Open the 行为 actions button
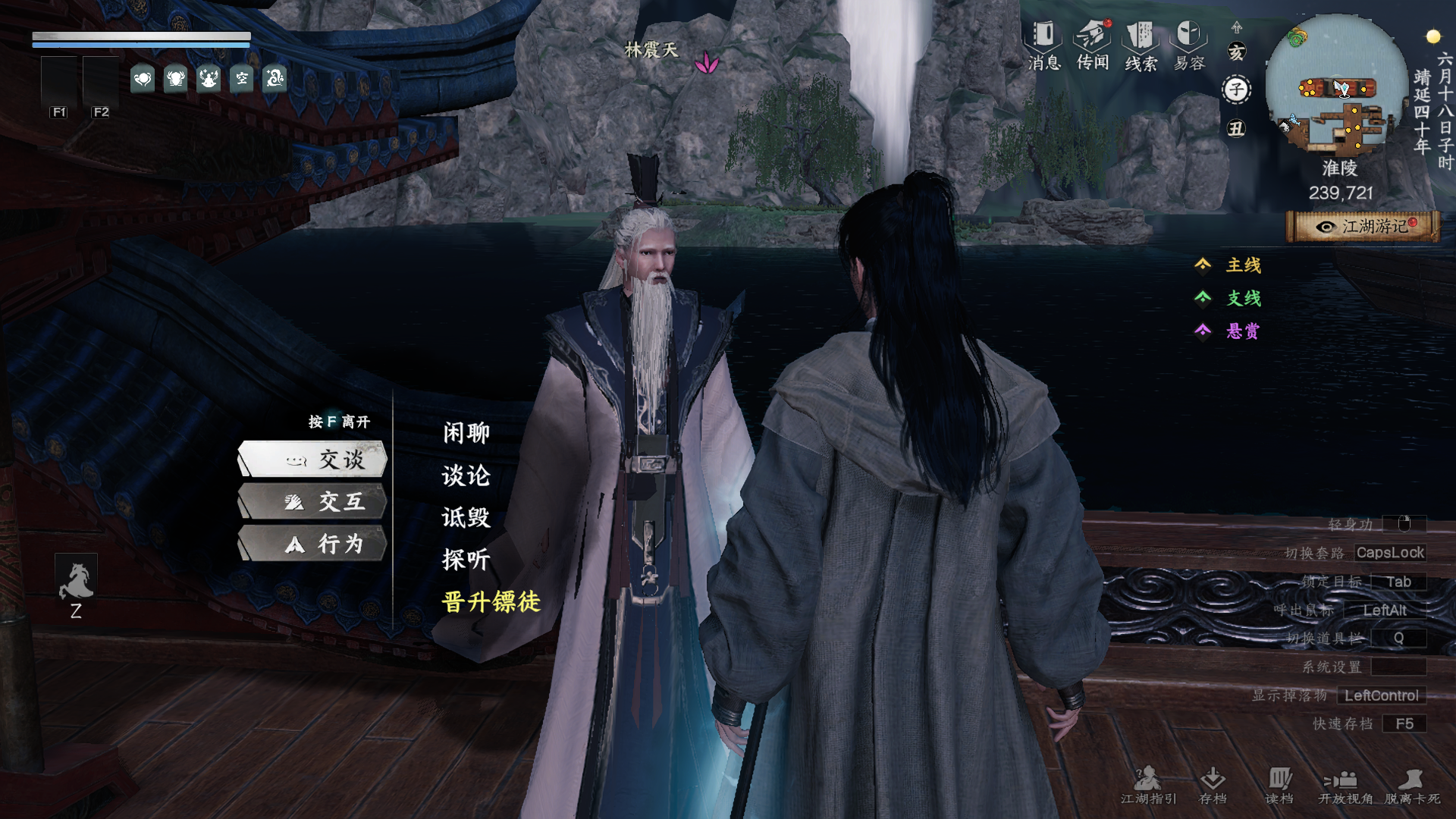 pos(313,544)
